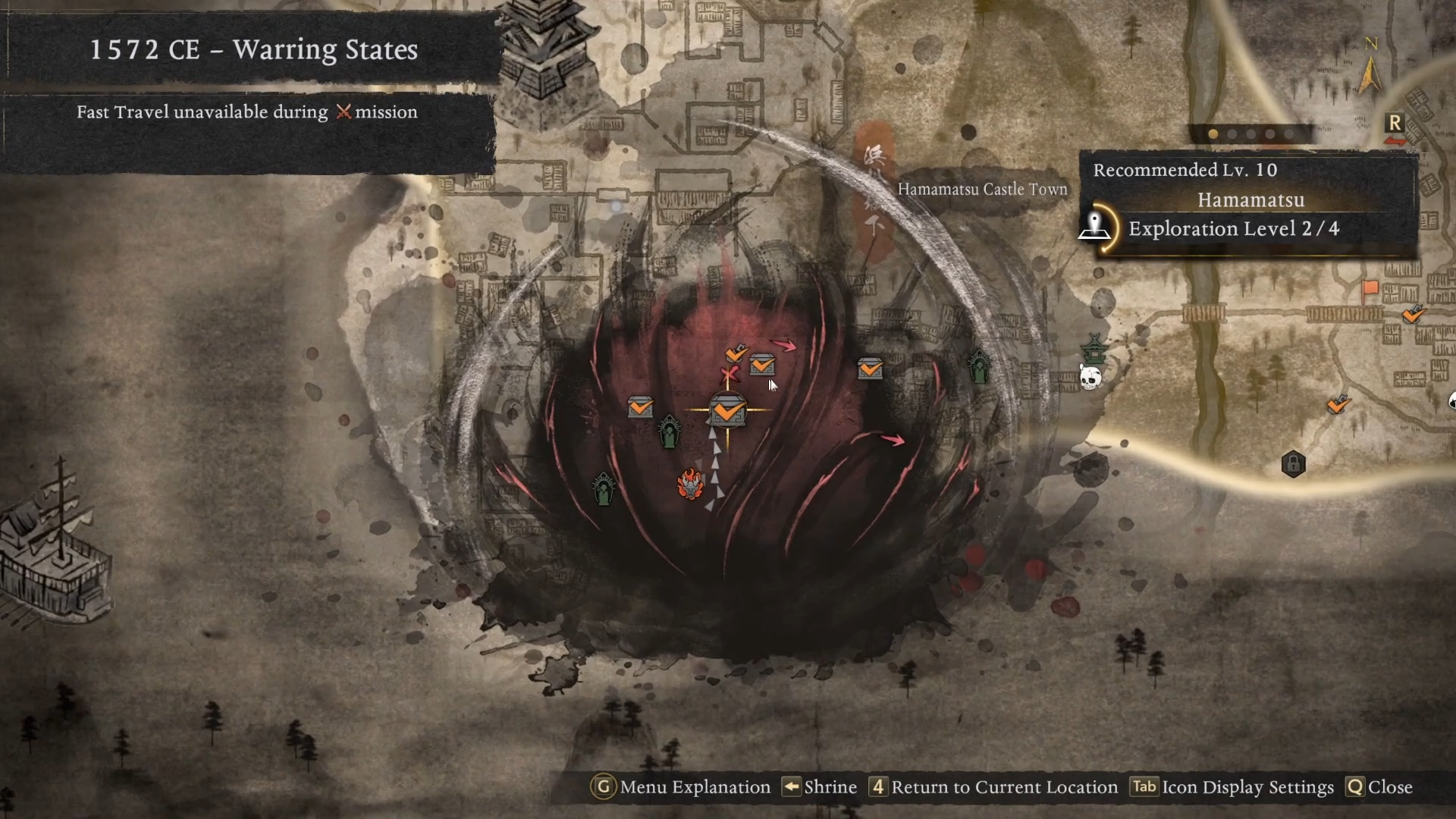Click the chest marker under the gold crosshair
Image resolution: width=1456 pixels, height=819 pixels.
[x=727, y=411]
